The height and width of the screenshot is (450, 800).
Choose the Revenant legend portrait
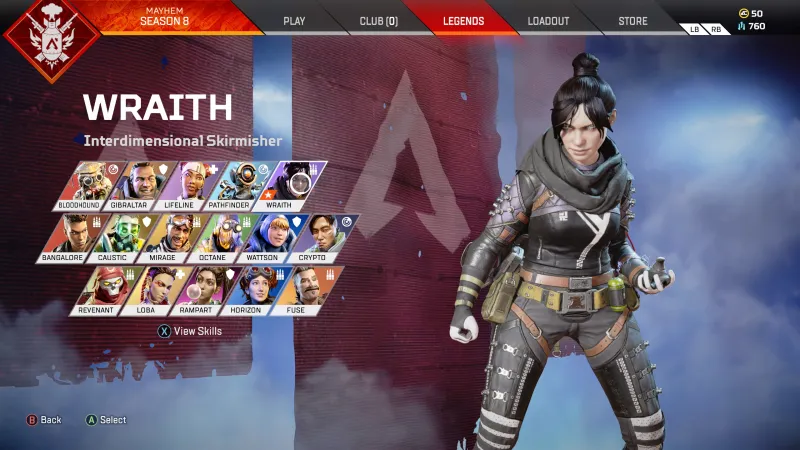[x=98, y=290]
